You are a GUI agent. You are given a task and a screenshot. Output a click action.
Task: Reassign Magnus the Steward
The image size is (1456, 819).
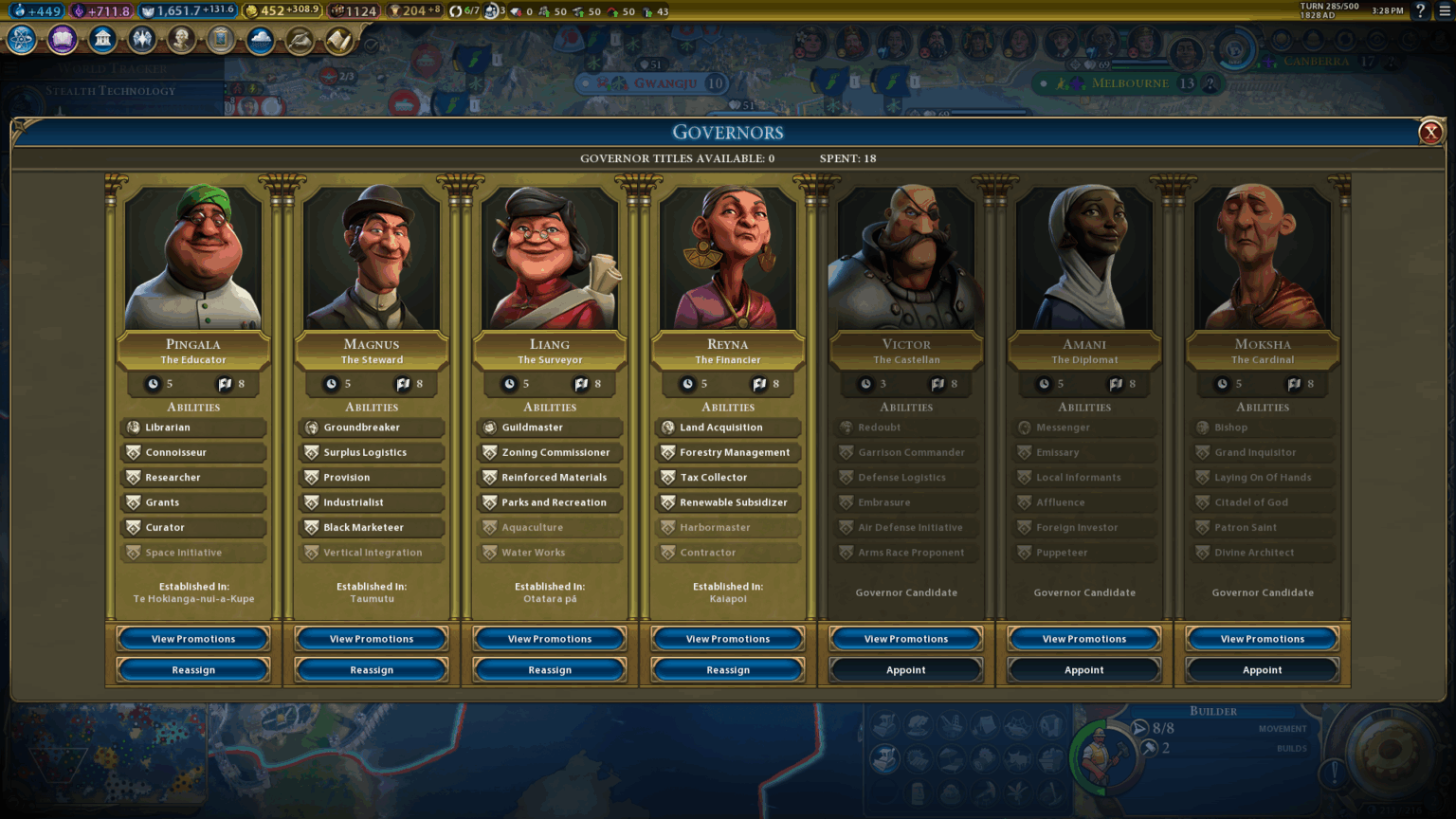click(372, 670)
